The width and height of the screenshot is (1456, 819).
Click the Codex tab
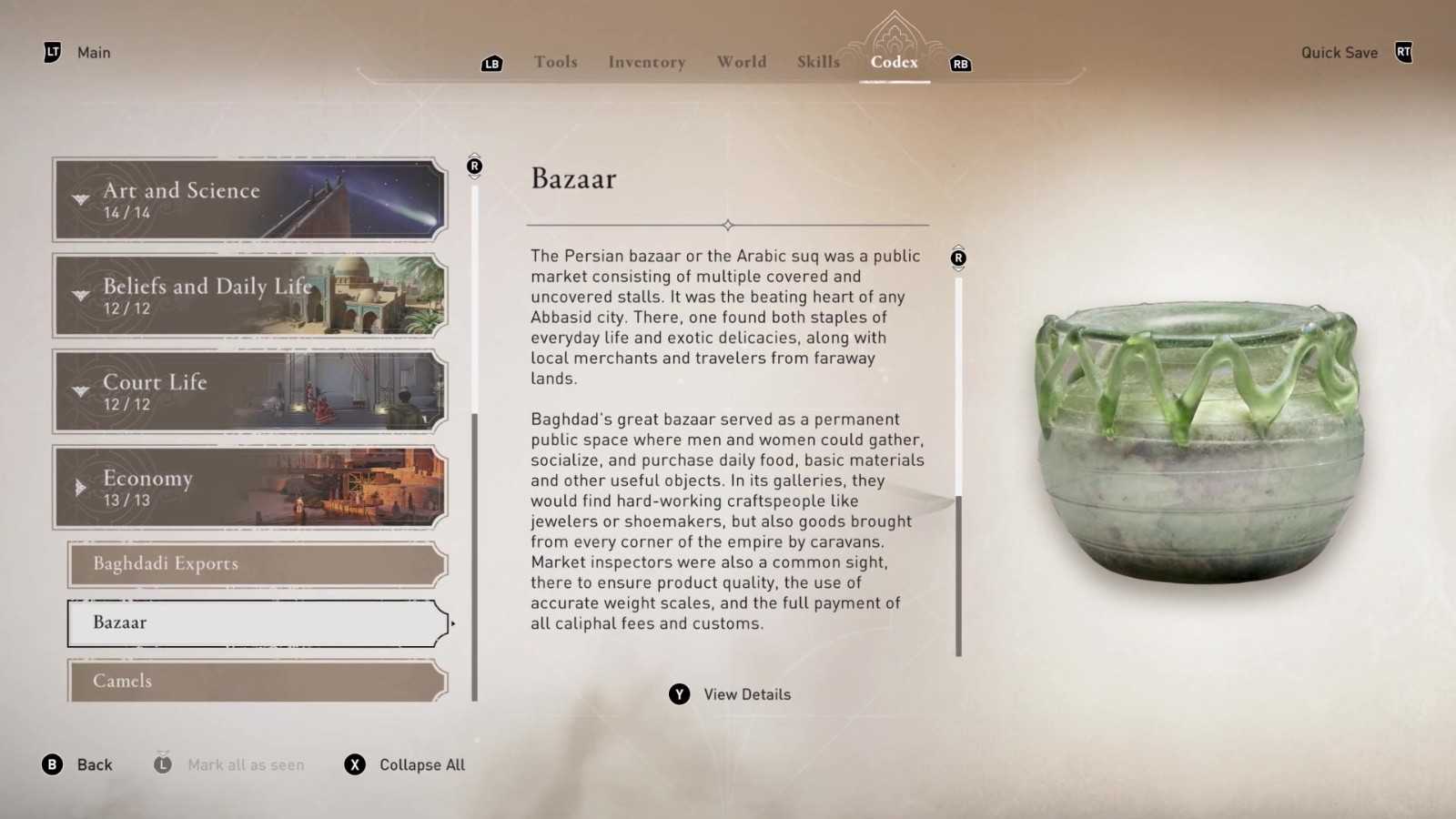[894, 62]
